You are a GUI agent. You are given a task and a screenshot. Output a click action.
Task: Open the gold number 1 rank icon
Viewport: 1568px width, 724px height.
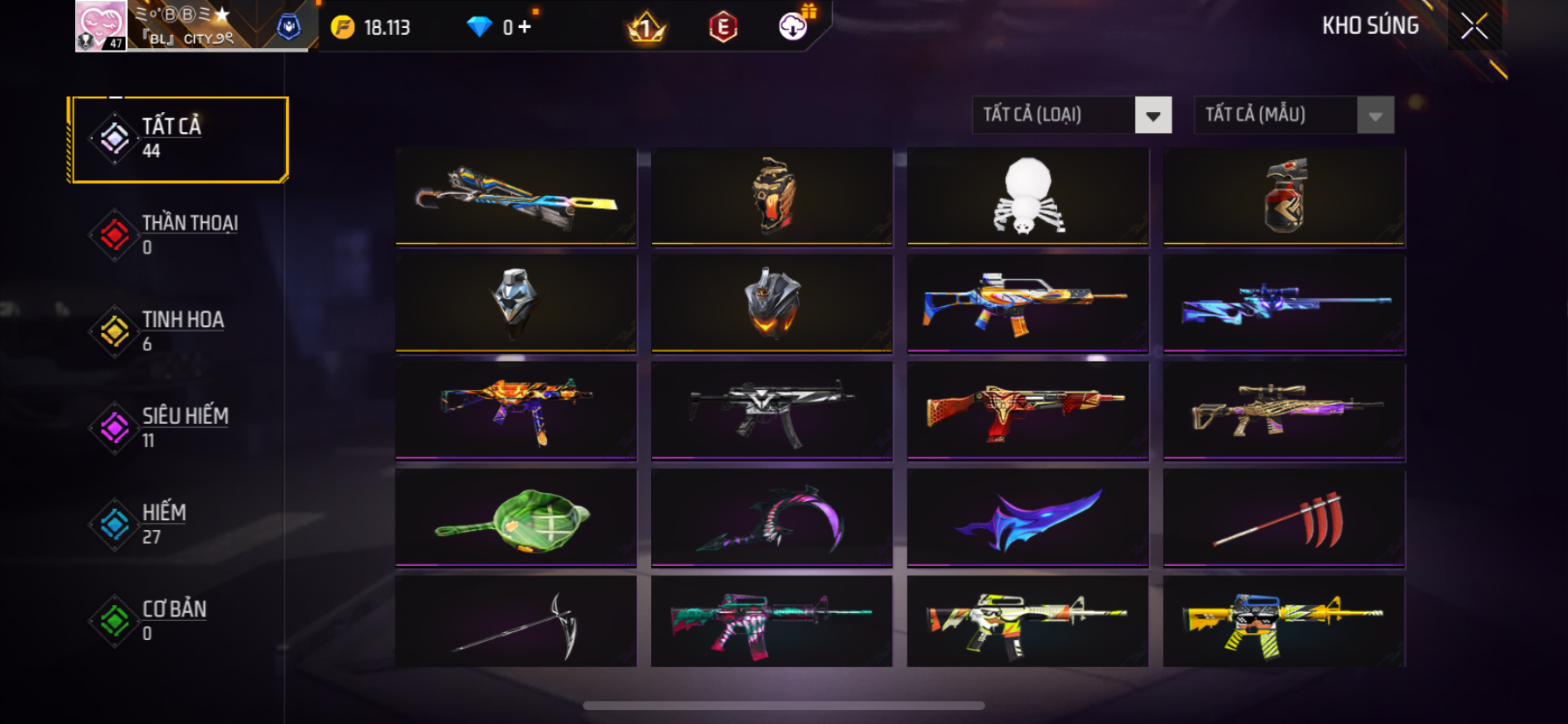(647, 29)
